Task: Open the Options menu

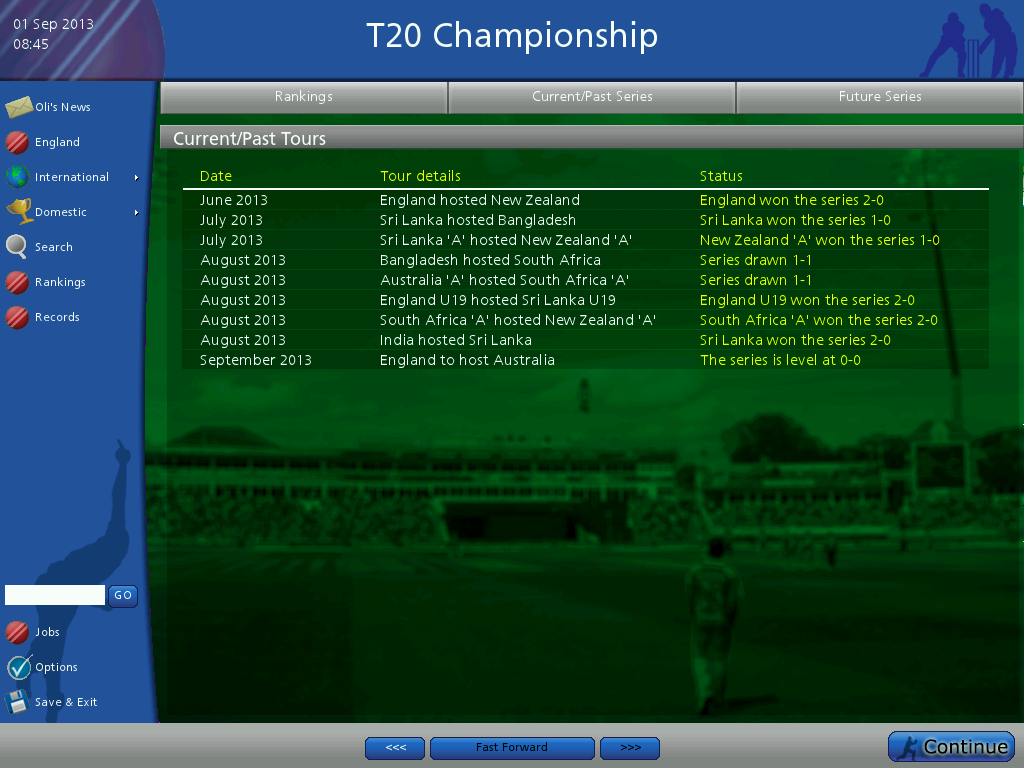Action: 56,667
